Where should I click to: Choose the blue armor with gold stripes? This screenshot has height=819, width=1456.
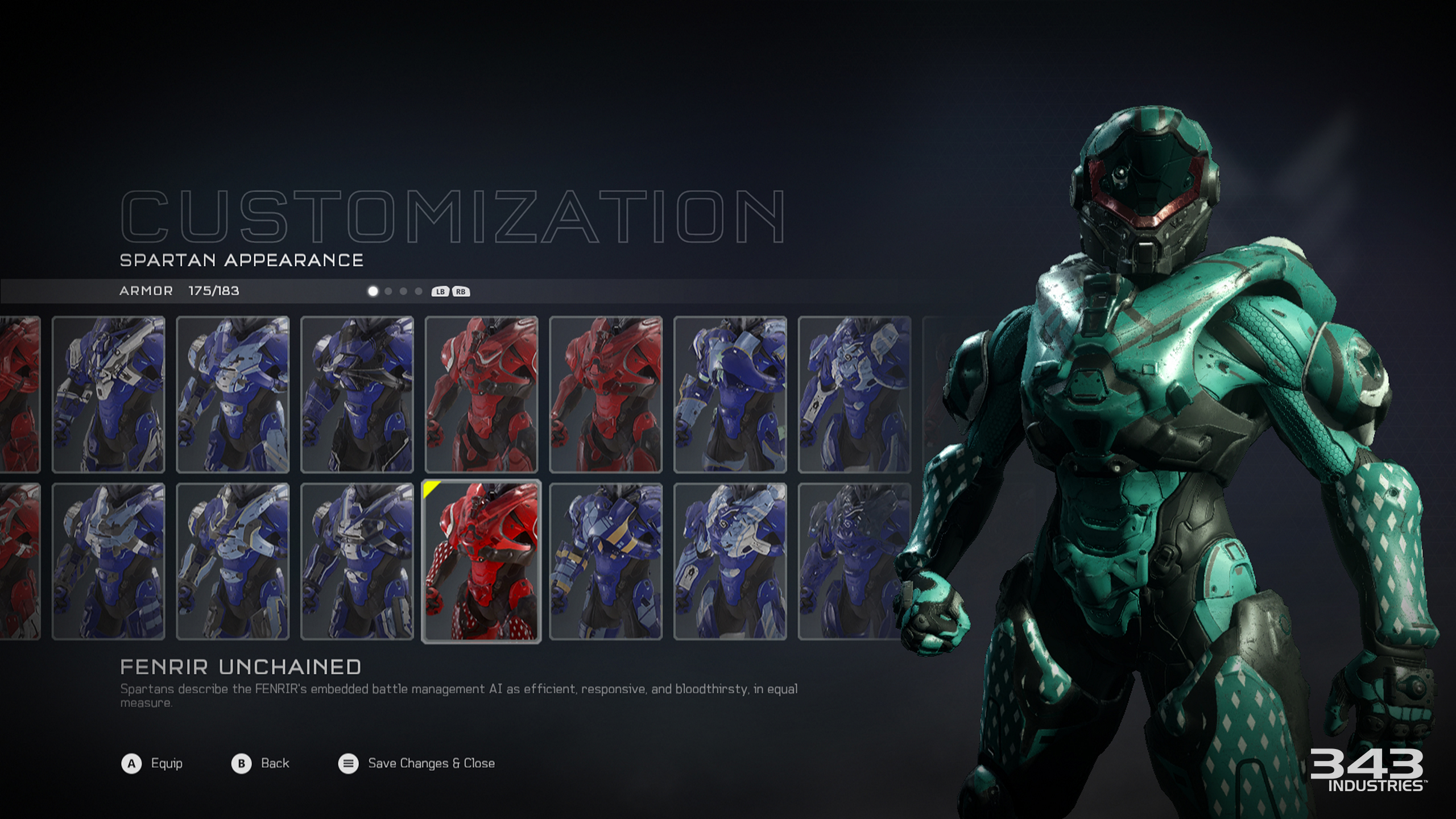click(606, 561)
